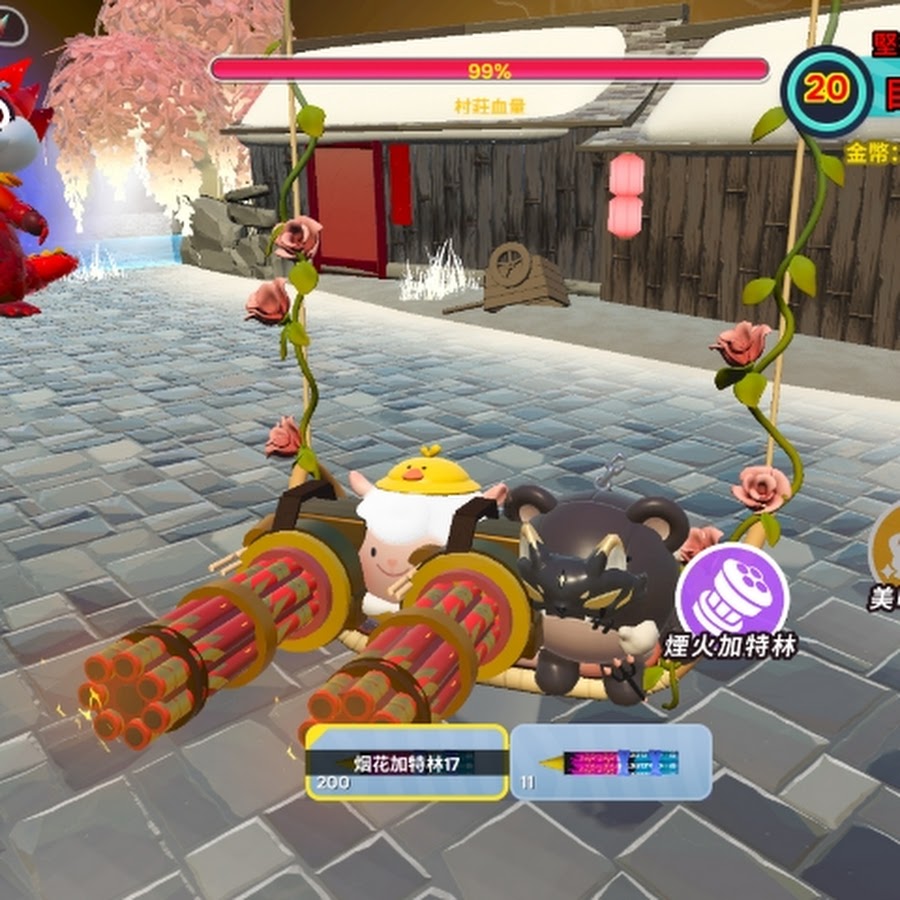Viewport: 900px width, 900px height.
Task: Select the 烟花加特林17 weapon slot
Action: click(x=405, y=762)
